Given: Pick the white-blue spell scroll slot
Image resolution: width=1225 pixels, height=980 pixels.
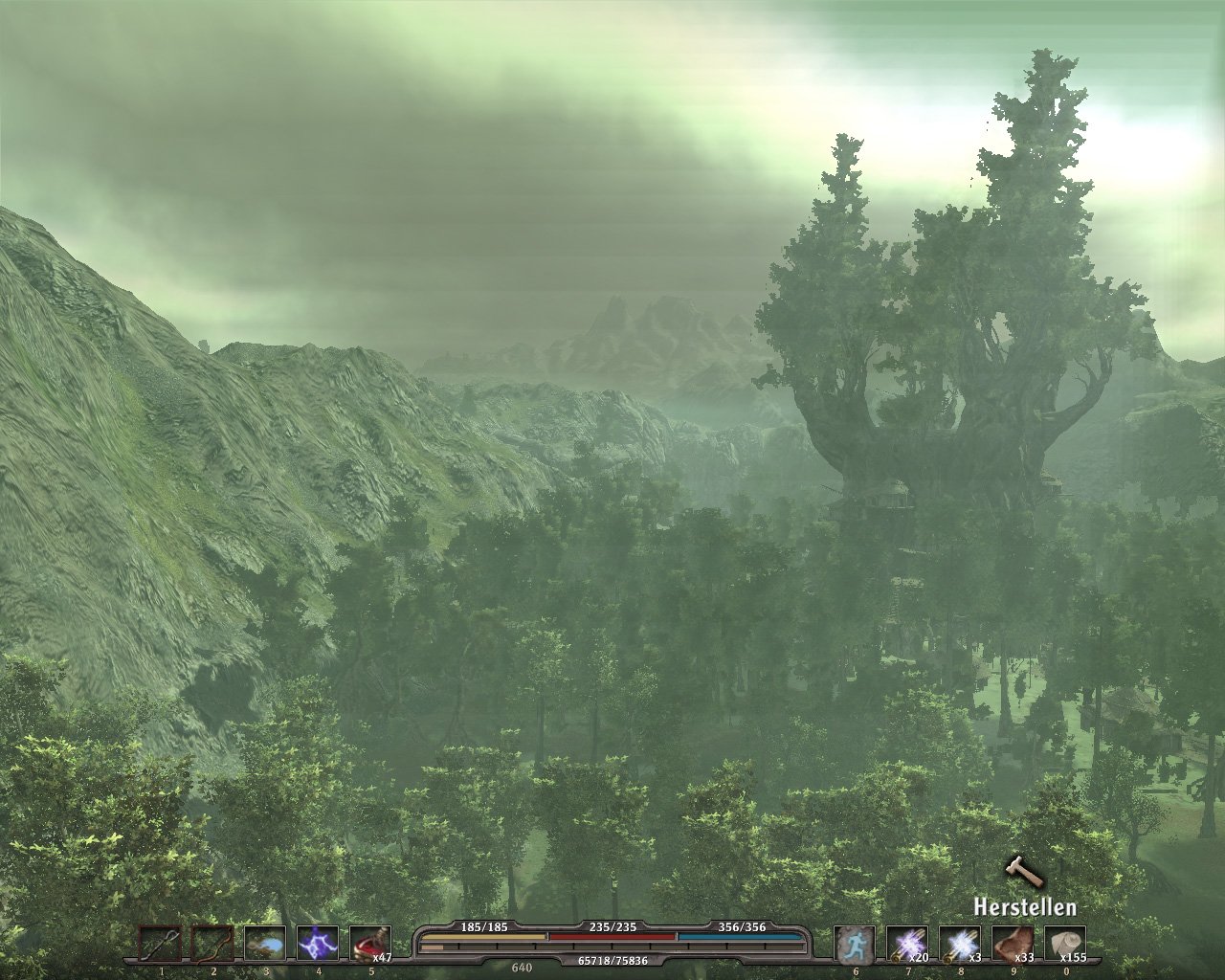Looking at the screenshot, I should 959,944.
